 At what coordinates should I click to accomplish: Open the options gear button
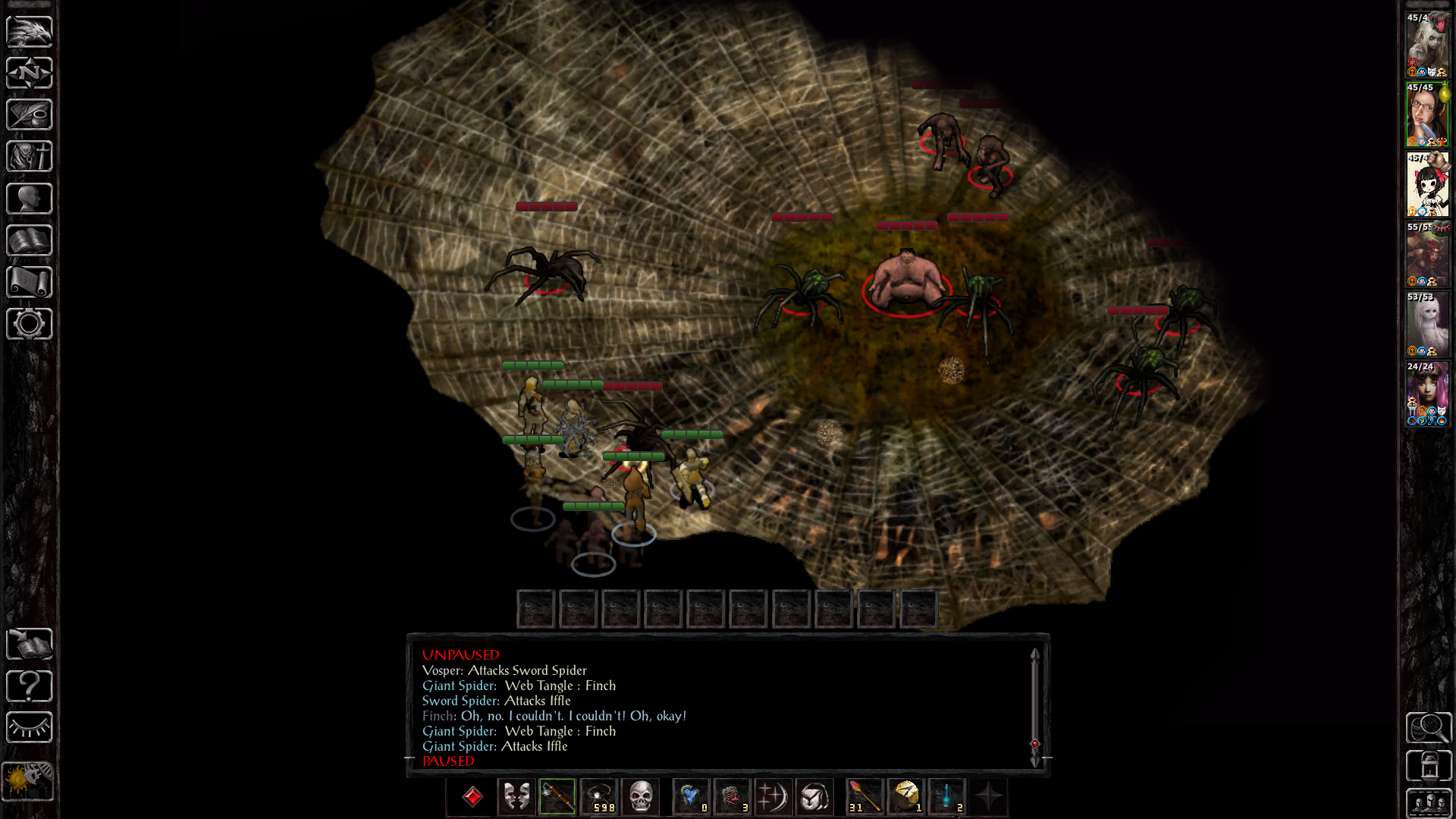click(x=30, y=324)
